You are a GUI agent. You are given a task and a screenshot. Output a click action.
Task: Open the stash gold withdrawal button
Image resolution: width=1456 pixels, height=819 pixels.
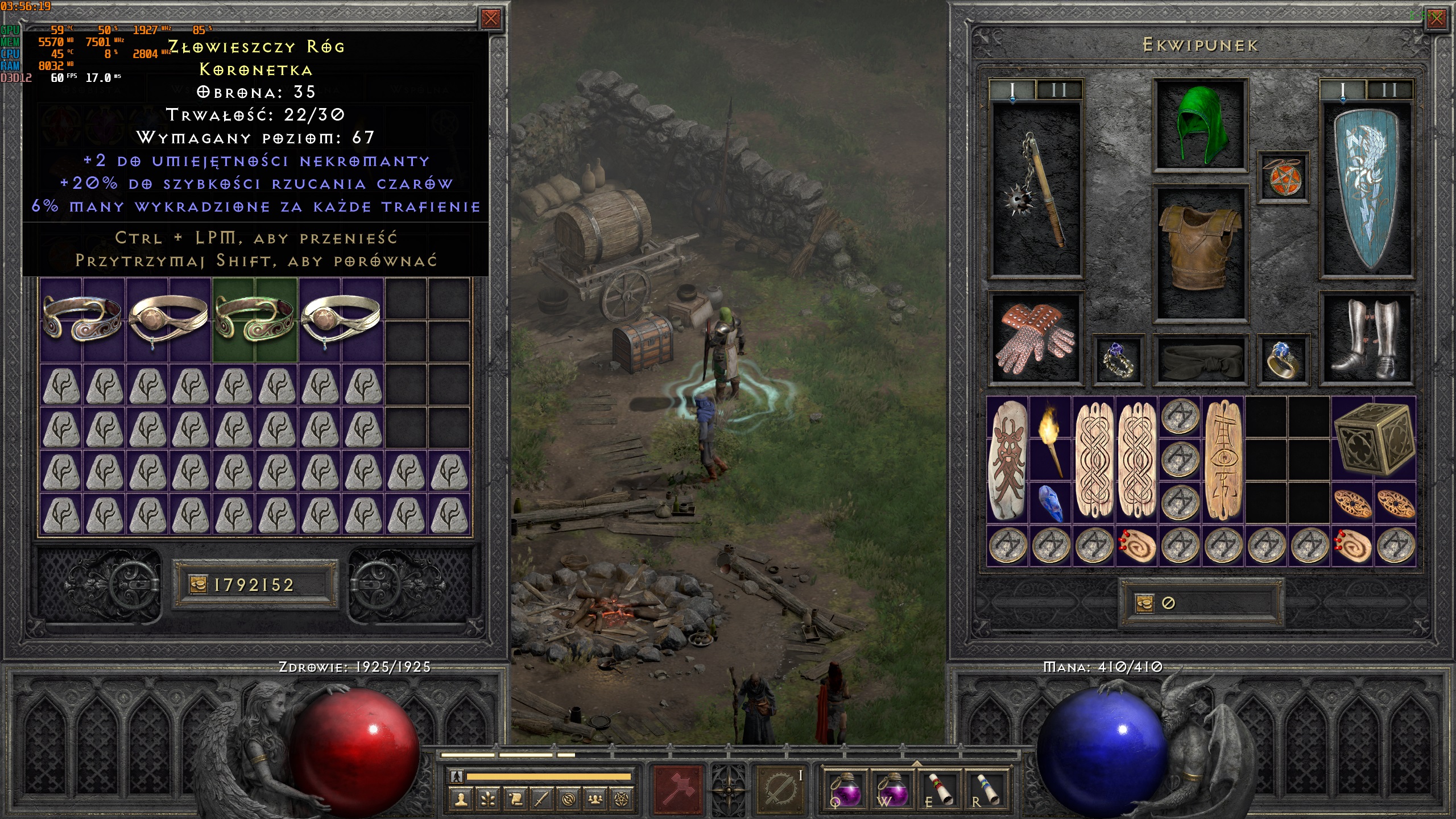197,584
